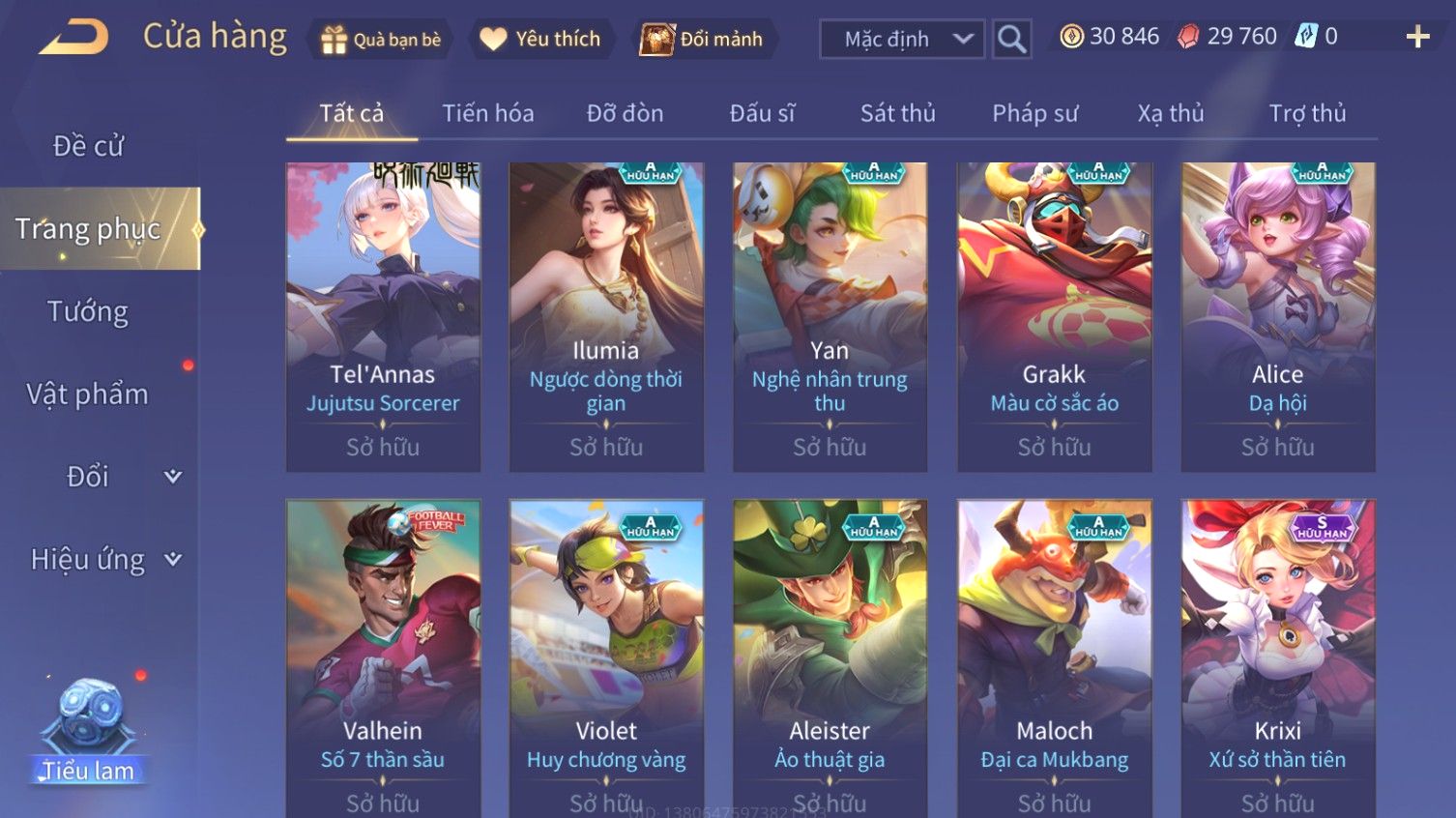Open Đổi mảnh exchange
1456x818 pixels.
(703, 40)
